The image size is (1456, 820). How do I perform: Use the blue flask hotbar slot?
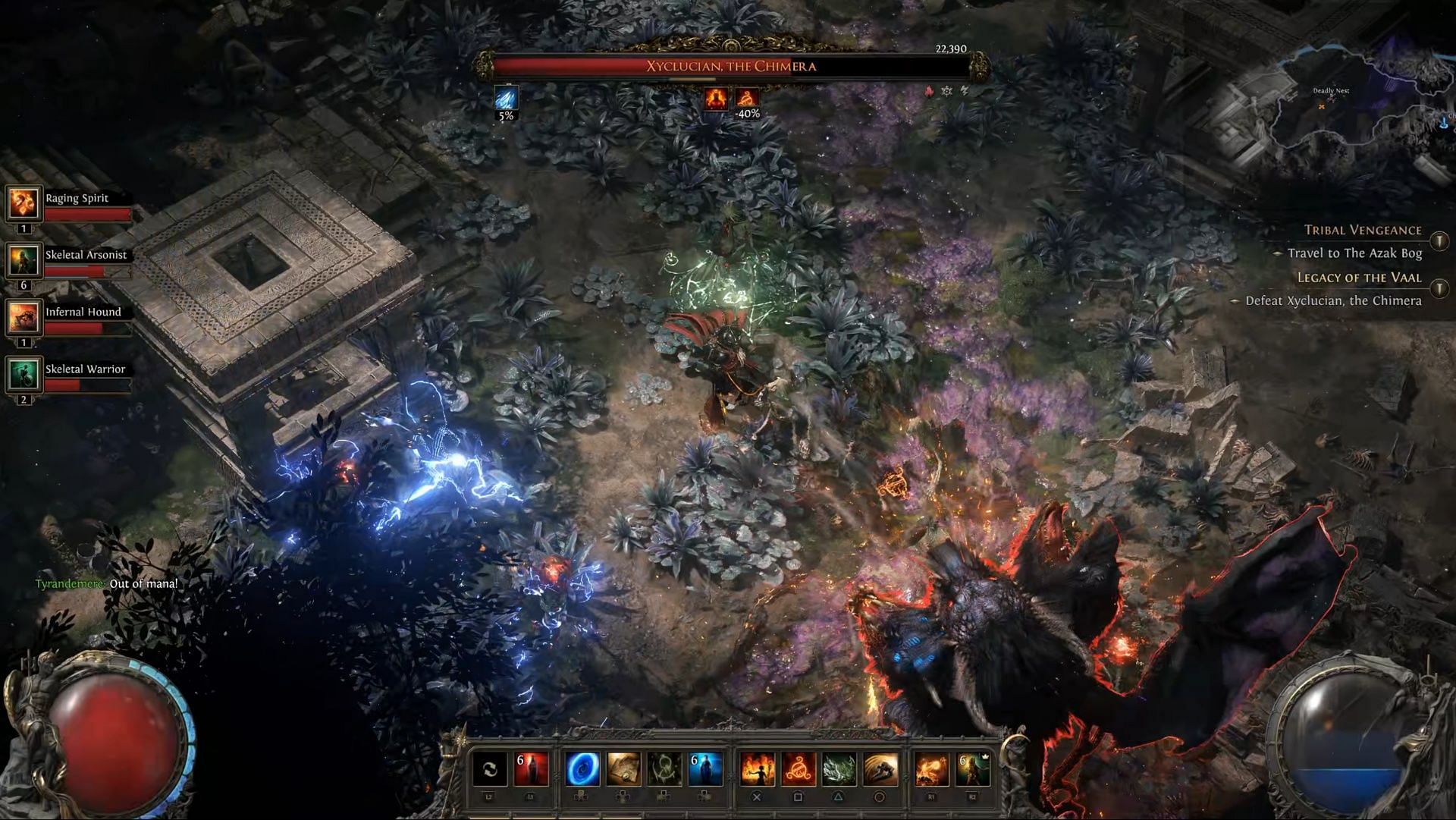click(x=705, y=769)
